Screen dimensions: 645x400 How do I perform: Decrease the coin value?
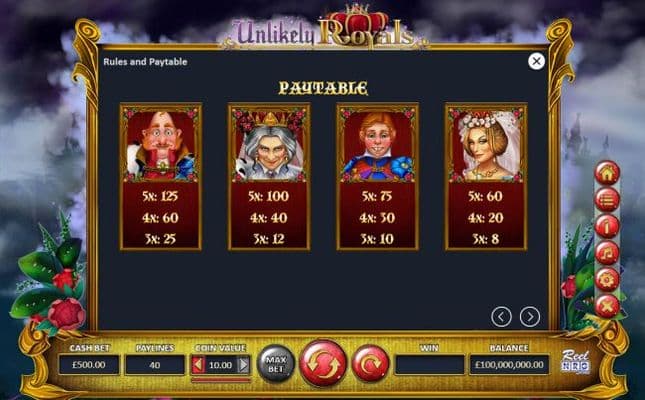(198, 365)
